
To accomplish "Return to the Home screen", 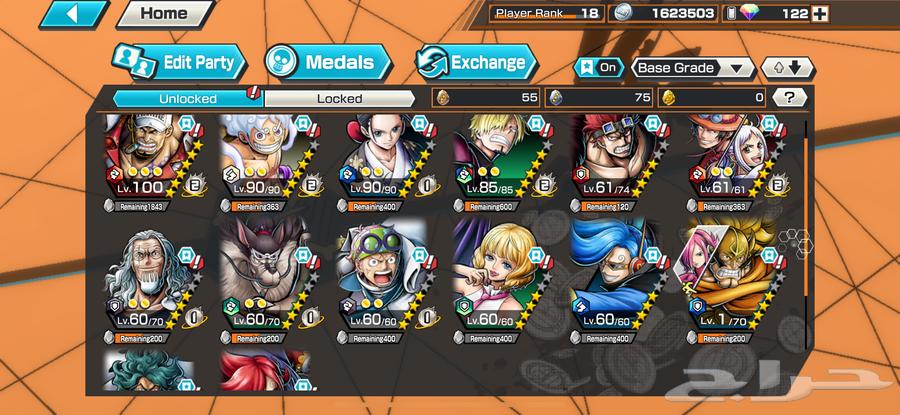I will [x=164, y=14].
